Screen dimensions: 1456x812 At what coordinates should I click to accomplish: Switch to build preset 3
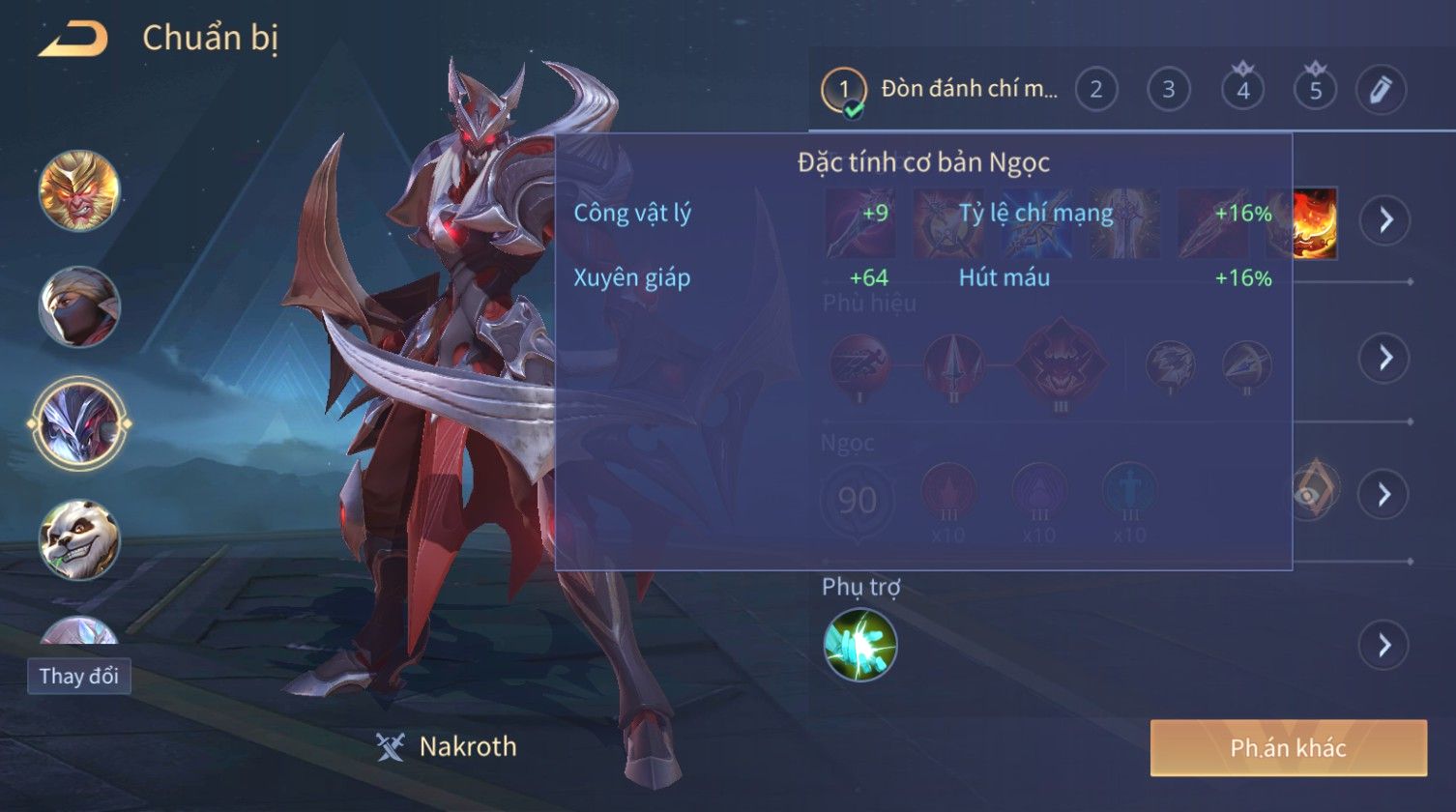coord(1168,90)
